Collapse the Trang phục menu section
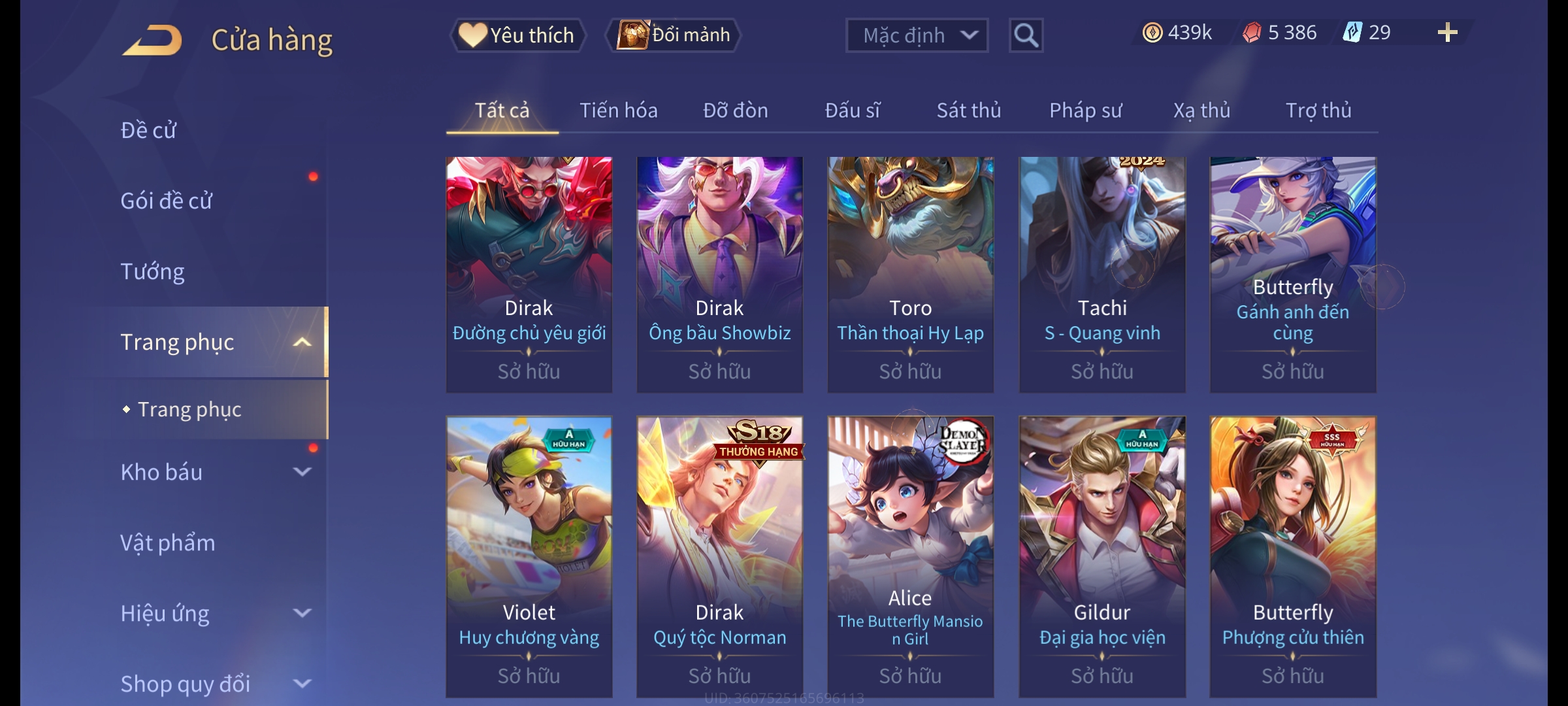 pyautogui.click(x=302, y=342)
